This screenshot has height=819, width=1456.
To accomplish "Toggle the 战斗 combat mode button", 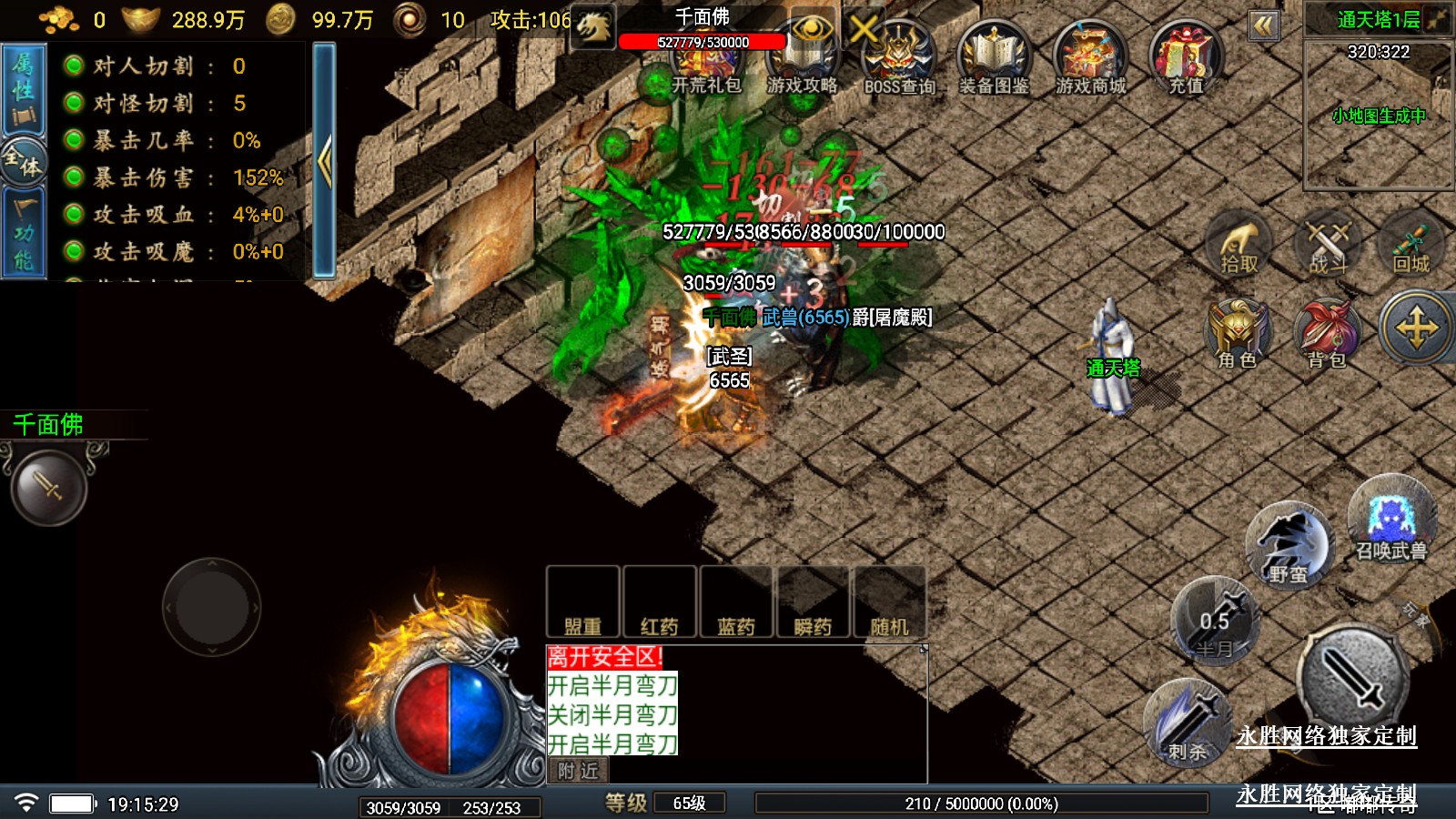I will (x=1328, y=245).
